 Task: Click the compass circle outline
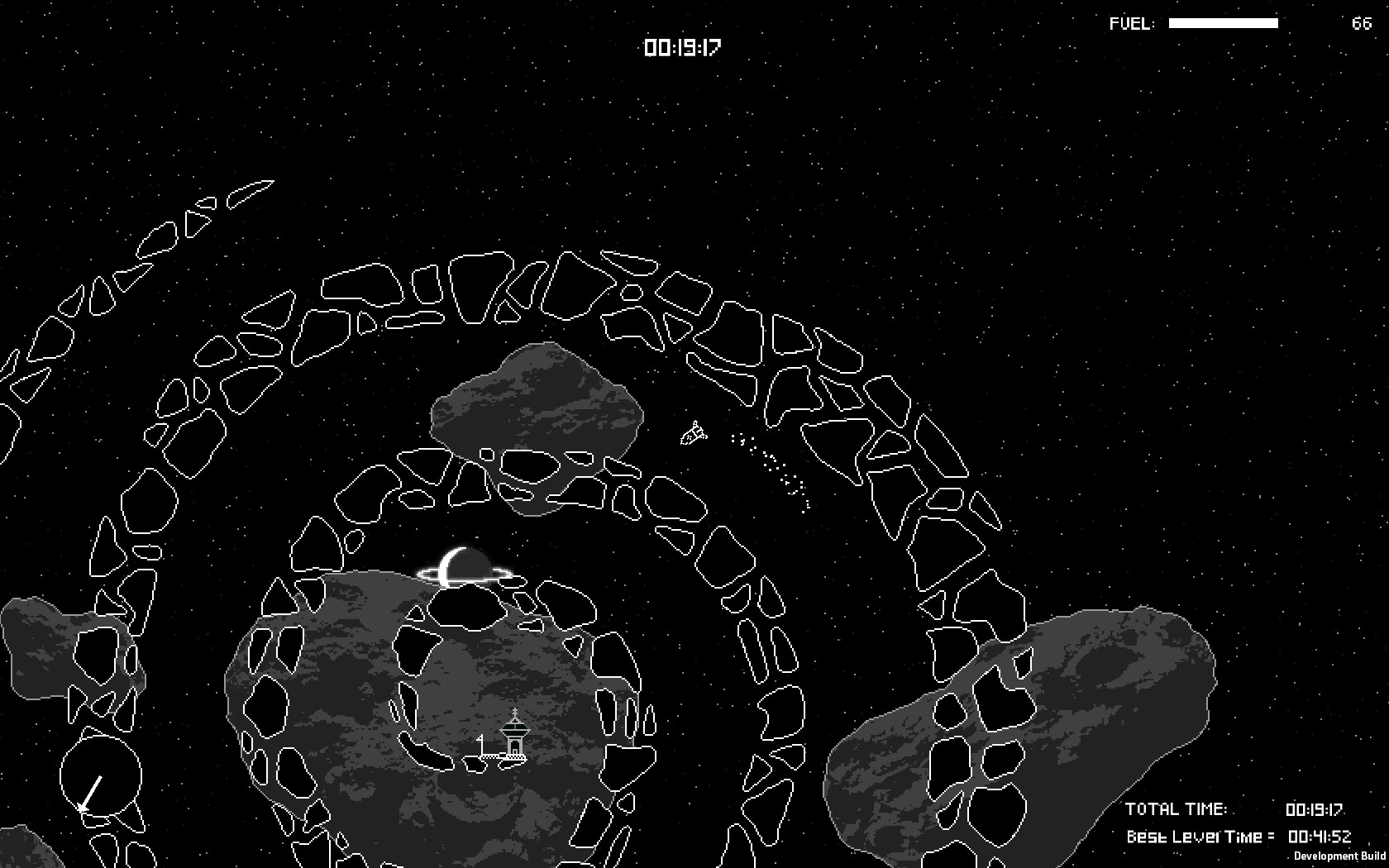click(x=101, y=775)
